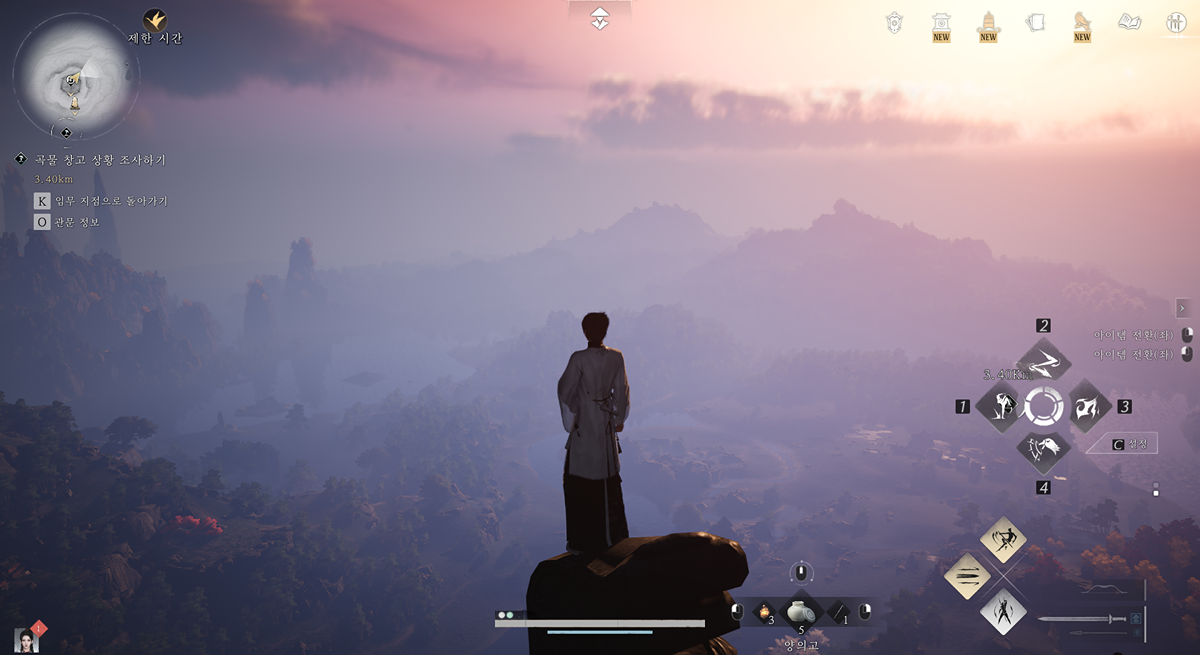Click the character portrait with red badge
Viewport: 1200px width, 655px height.
coord(27,640)
